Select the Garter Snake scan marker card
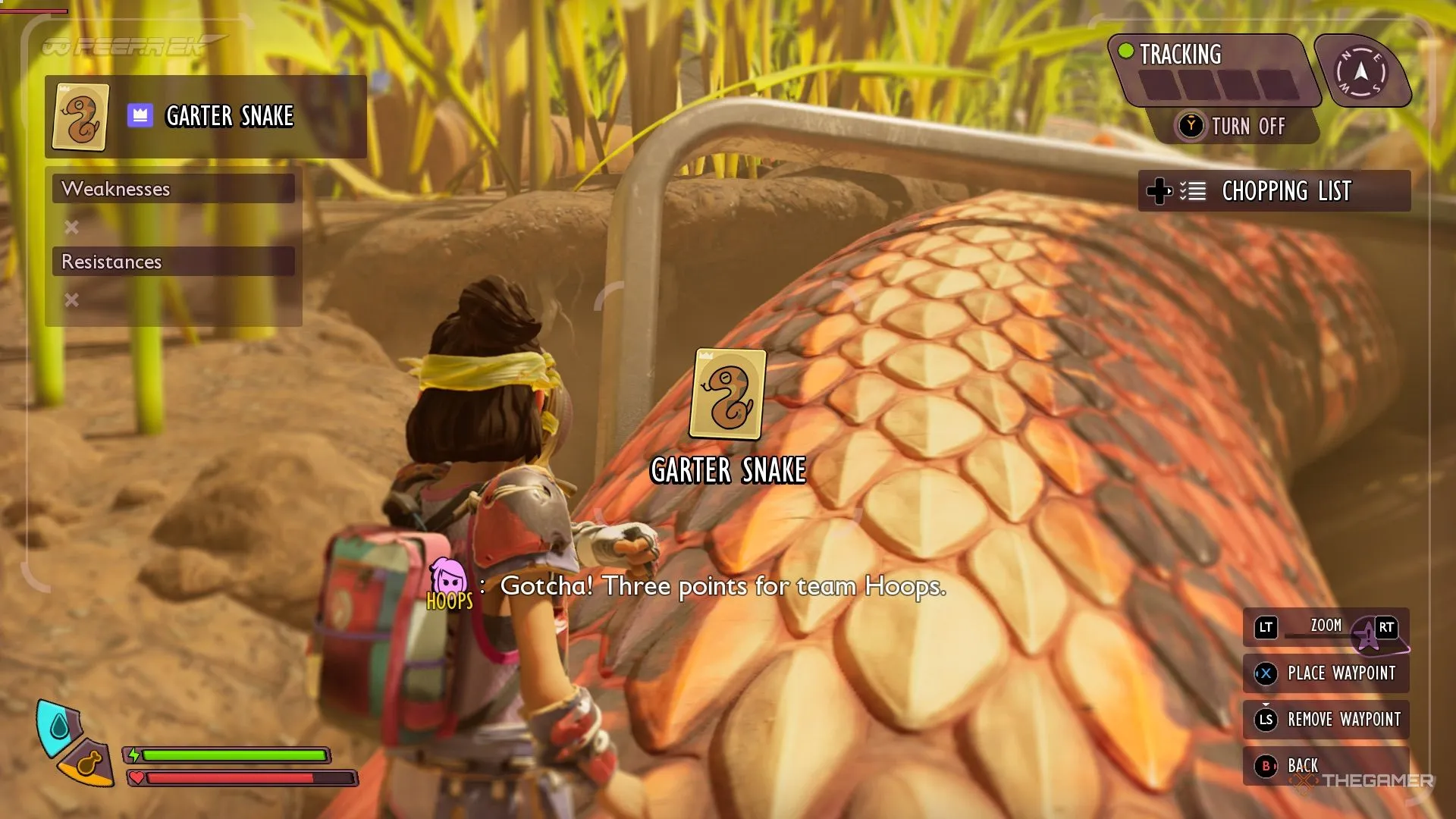 [x=728, y=394]
